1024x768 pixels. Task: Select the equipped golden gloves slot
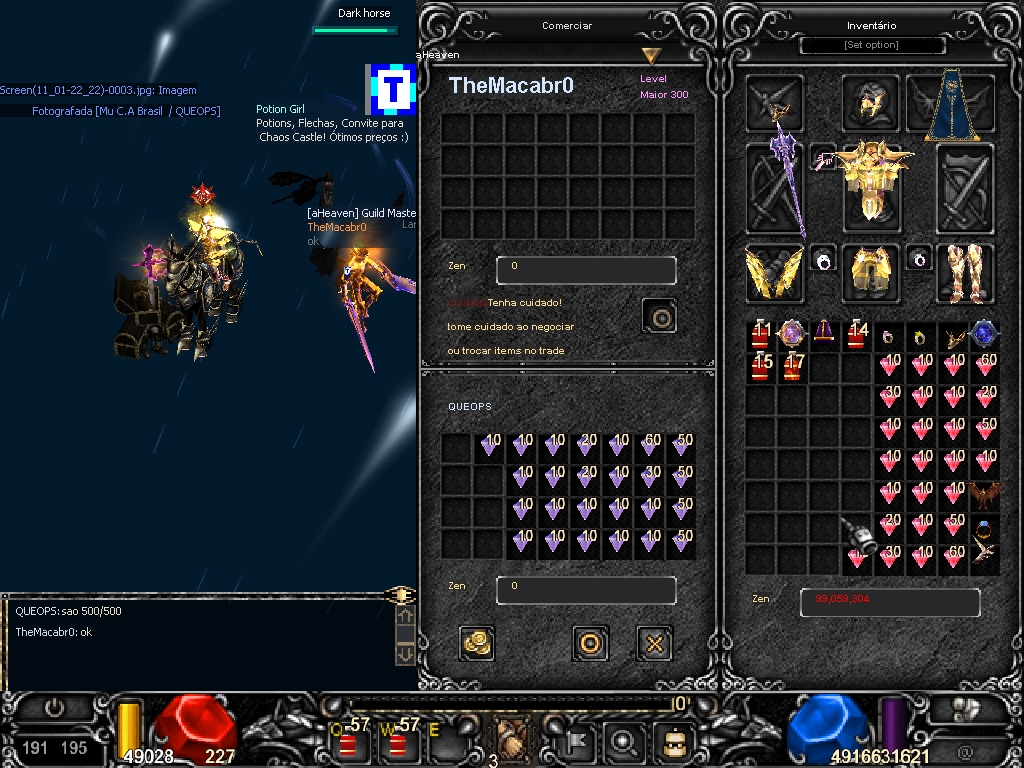tap(871, 273)
